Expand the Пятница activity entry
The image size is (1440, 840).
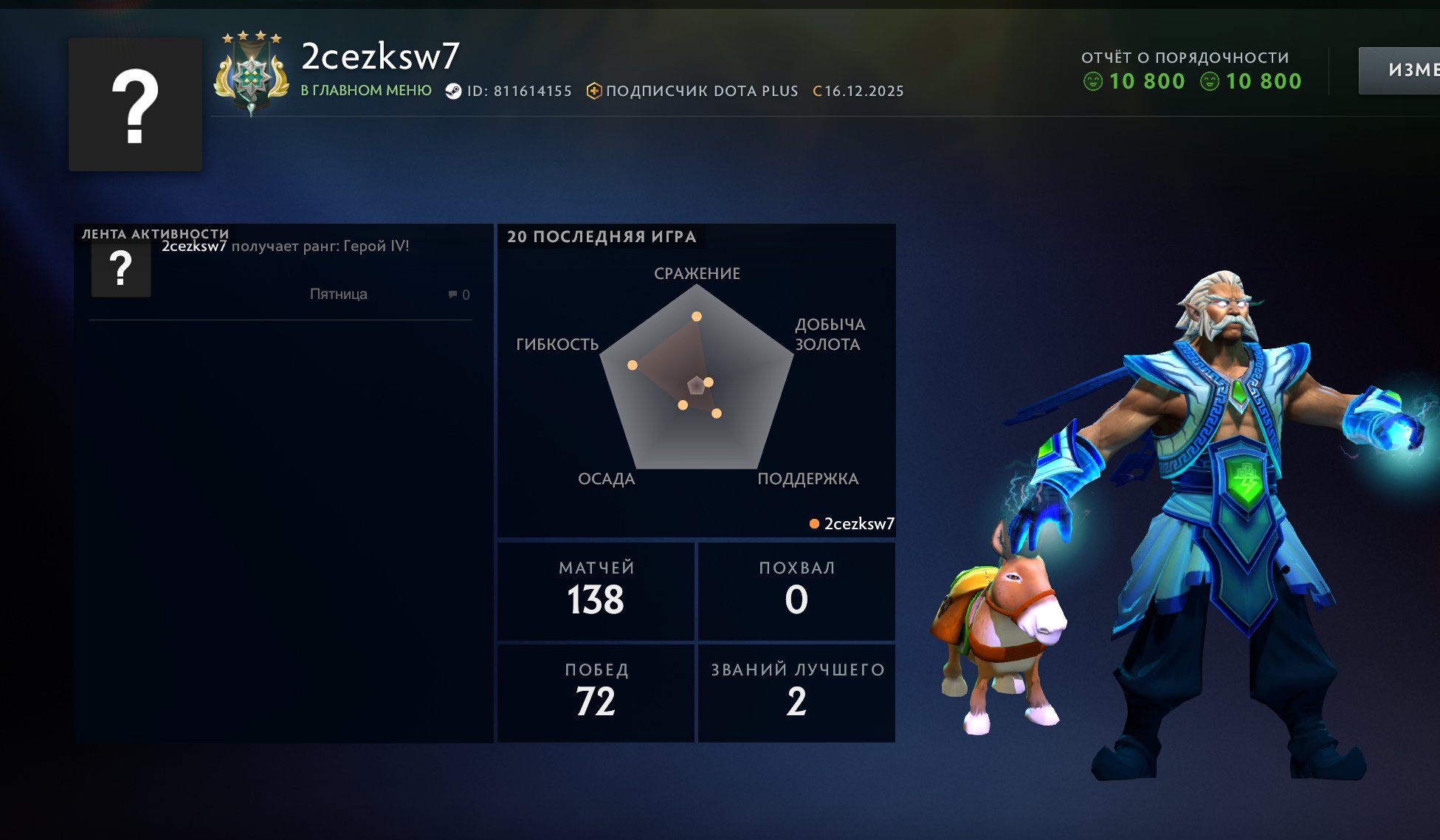(x=340, y=294)
